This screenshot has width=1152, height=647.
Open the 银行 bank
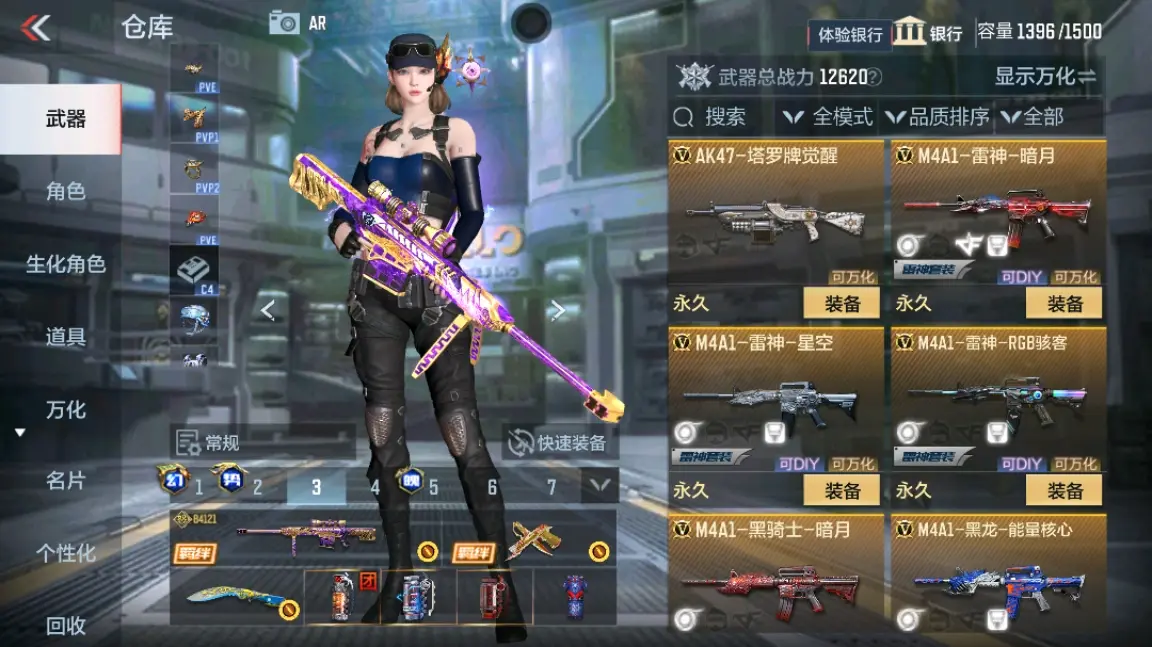(x=928, y=33)
